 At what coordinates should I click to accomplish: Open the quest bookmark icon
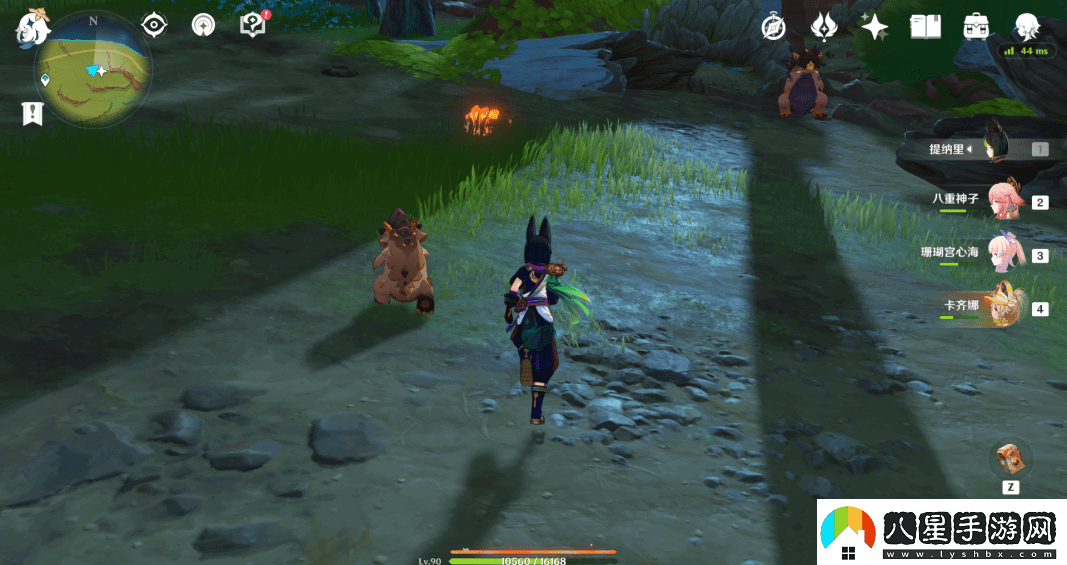(x=32, y=113)
